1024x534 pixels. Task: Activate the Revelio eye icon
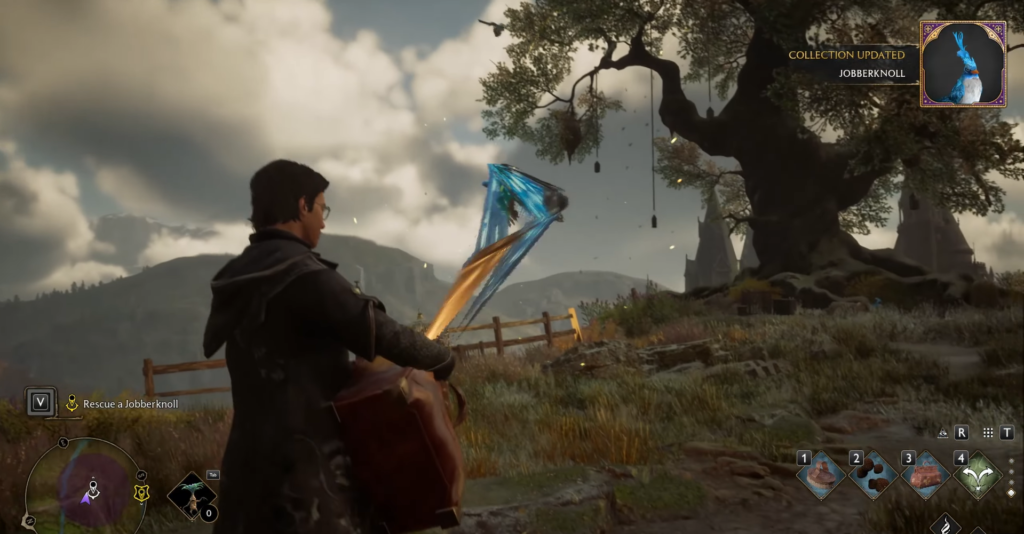click(x=942, y=433)
